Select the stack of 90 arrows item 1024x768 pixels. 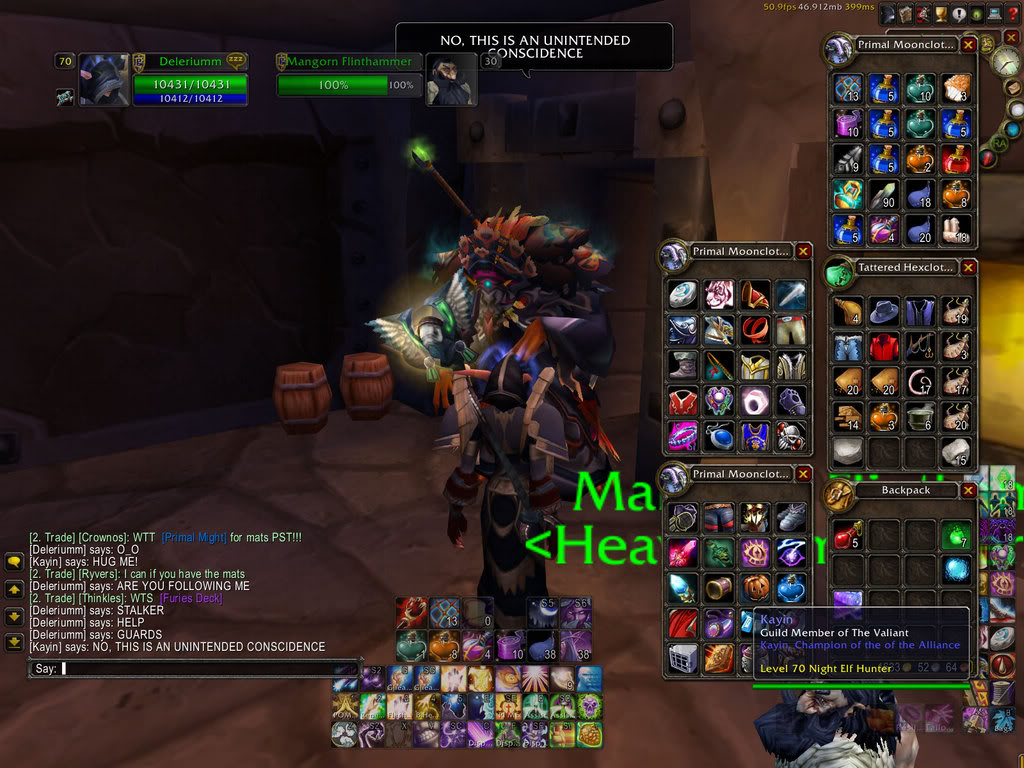[884, 193]
